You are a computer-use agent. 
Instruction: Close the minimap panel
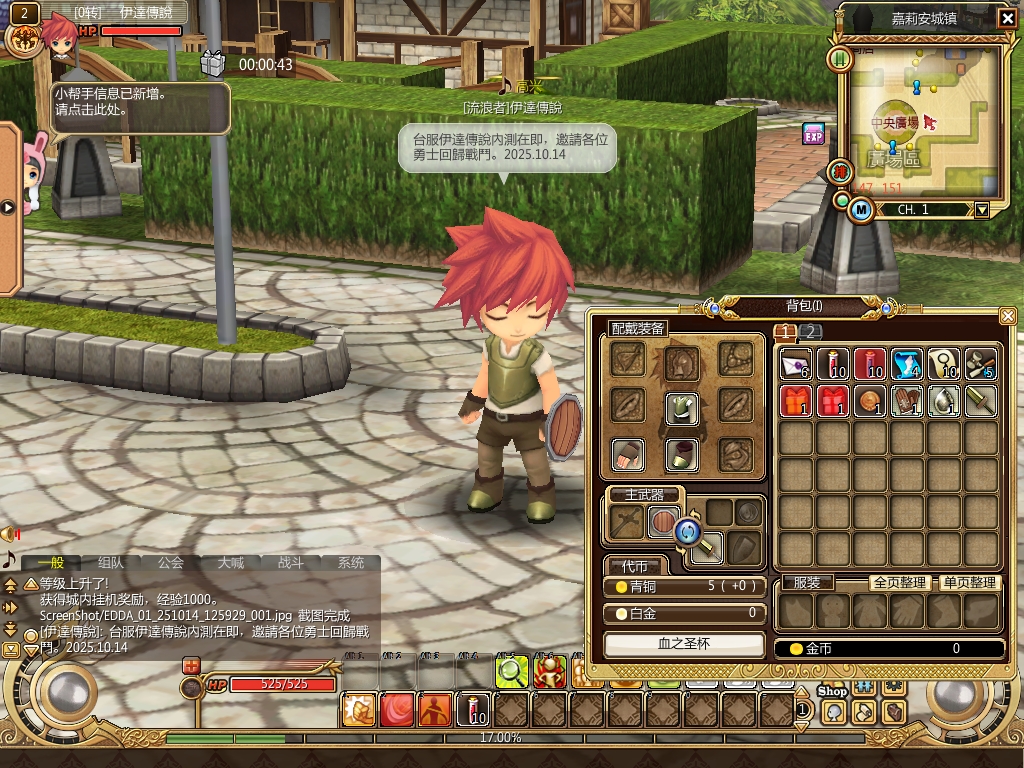1007,18
